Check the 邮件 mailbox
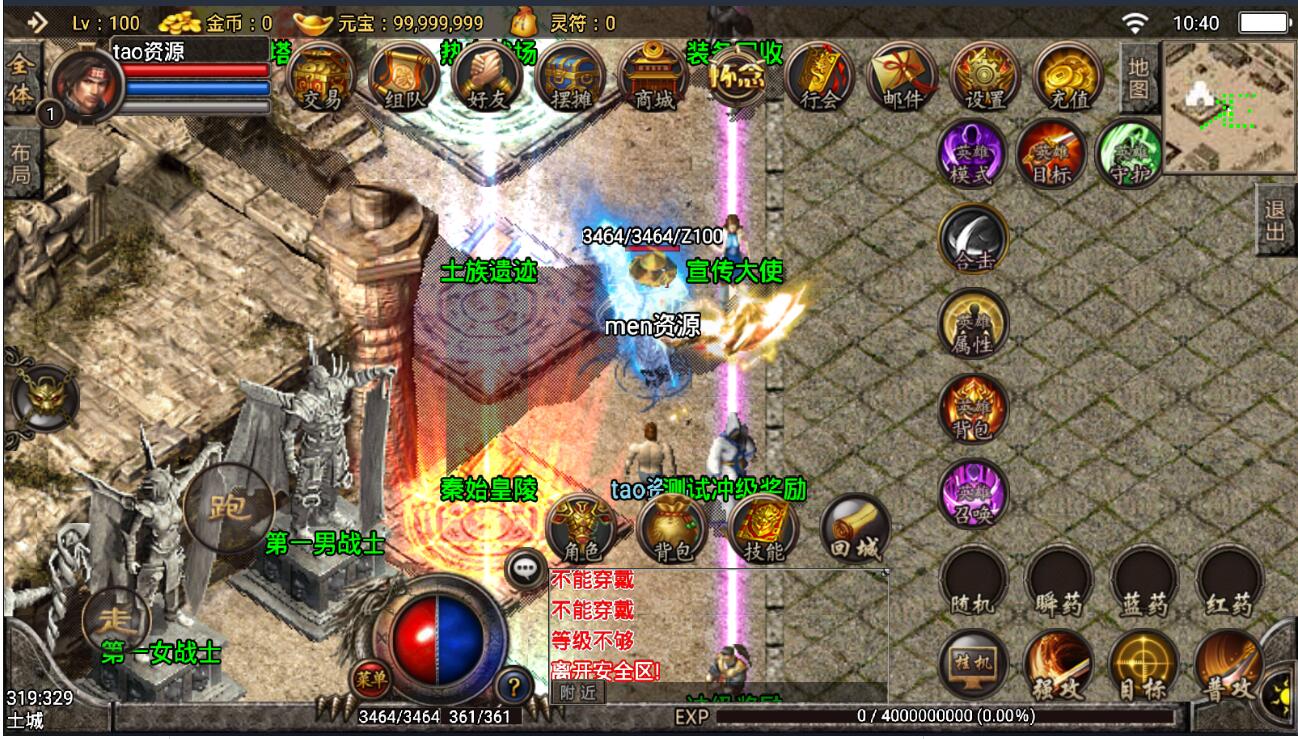Image resolution: width=1298 pixels, height=739 pixels. [902, 78]
